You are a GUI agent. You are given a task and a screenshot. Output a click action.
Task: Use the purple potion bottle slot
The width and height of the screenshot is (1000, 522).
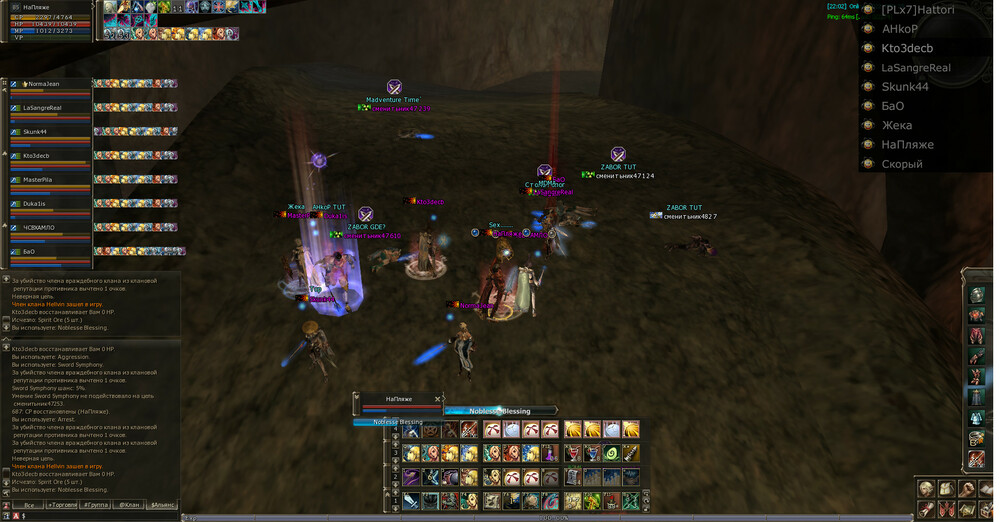(x=550, y=453)
